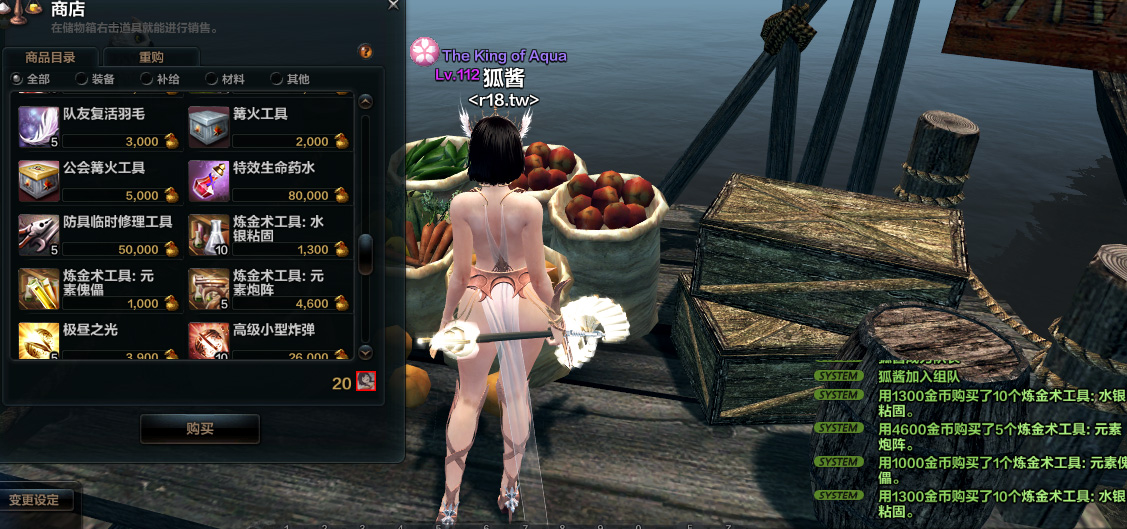Open the orange question mark help

pos(365,51)
